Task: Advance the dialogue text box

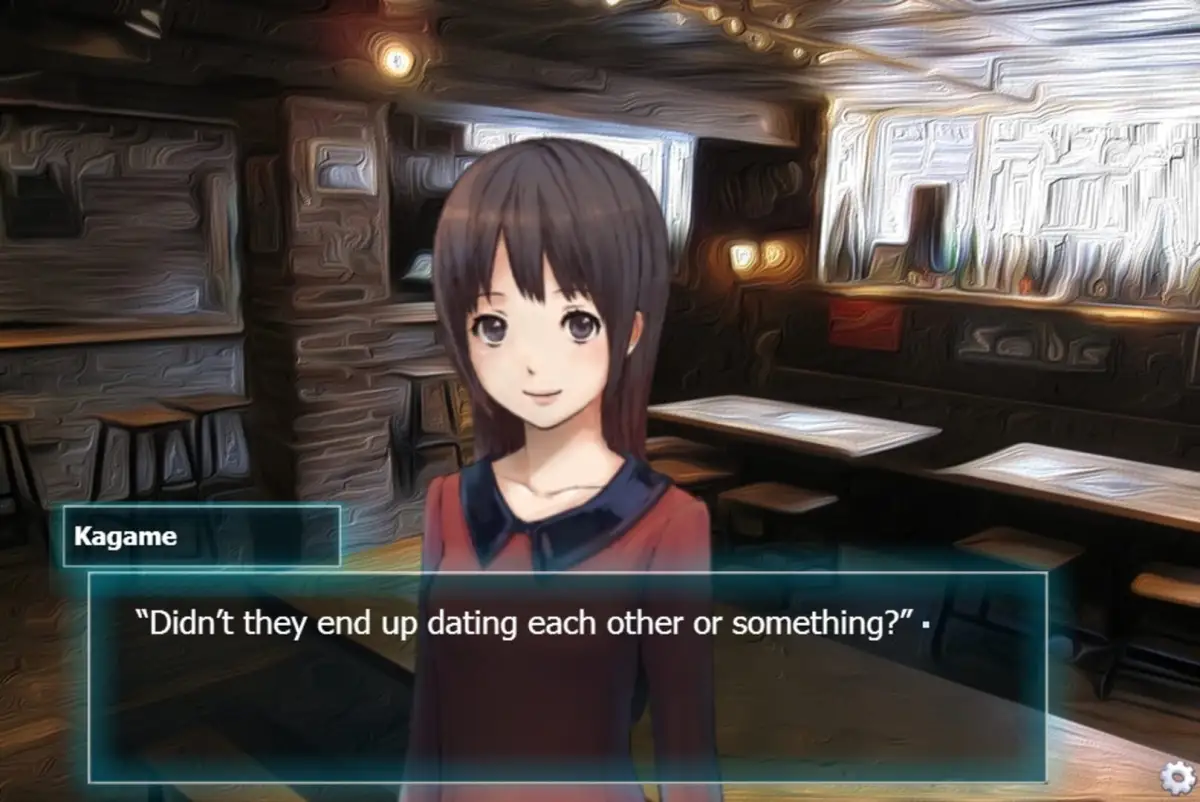Action: click(x=567, y=677)
